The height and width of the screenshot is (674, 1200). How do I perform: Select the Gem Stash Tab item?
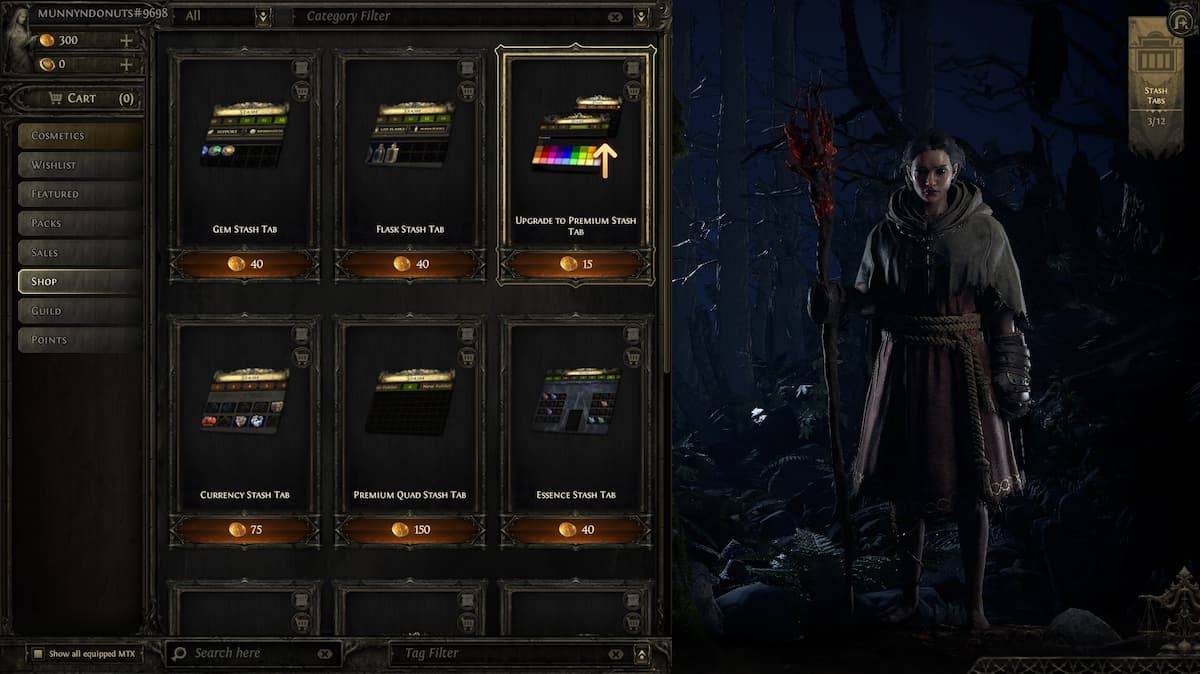(245, 150)
